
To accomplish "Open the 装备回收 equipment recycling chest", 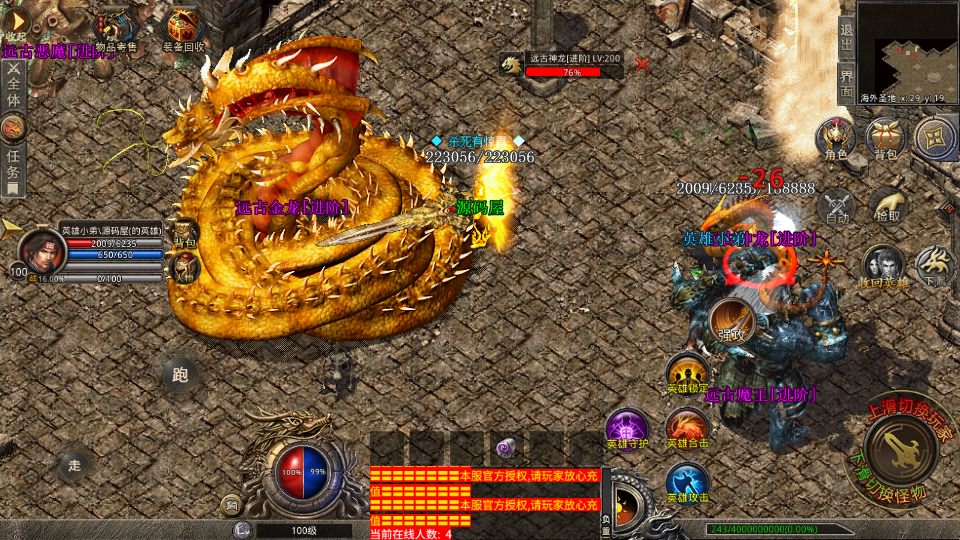I will tap(184, 27).
